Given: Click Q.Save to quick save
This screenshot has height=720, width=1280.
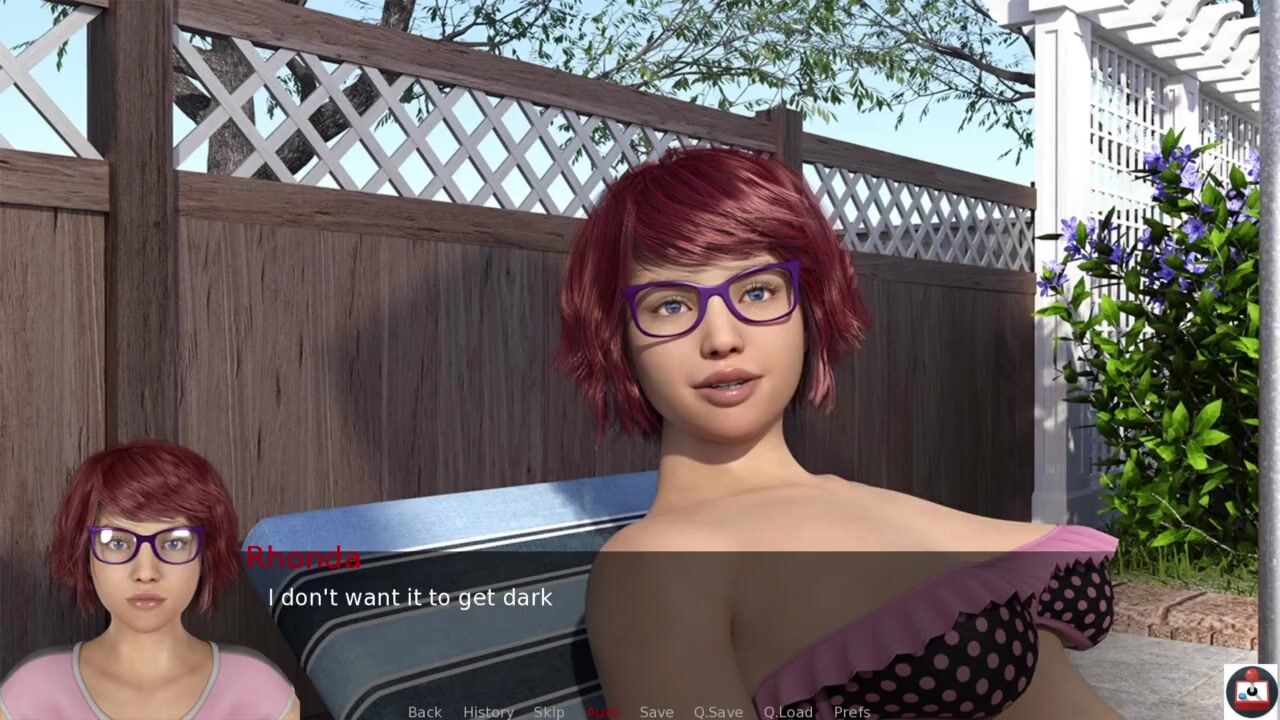Looking at the screenshot, I should click(718, 711).
